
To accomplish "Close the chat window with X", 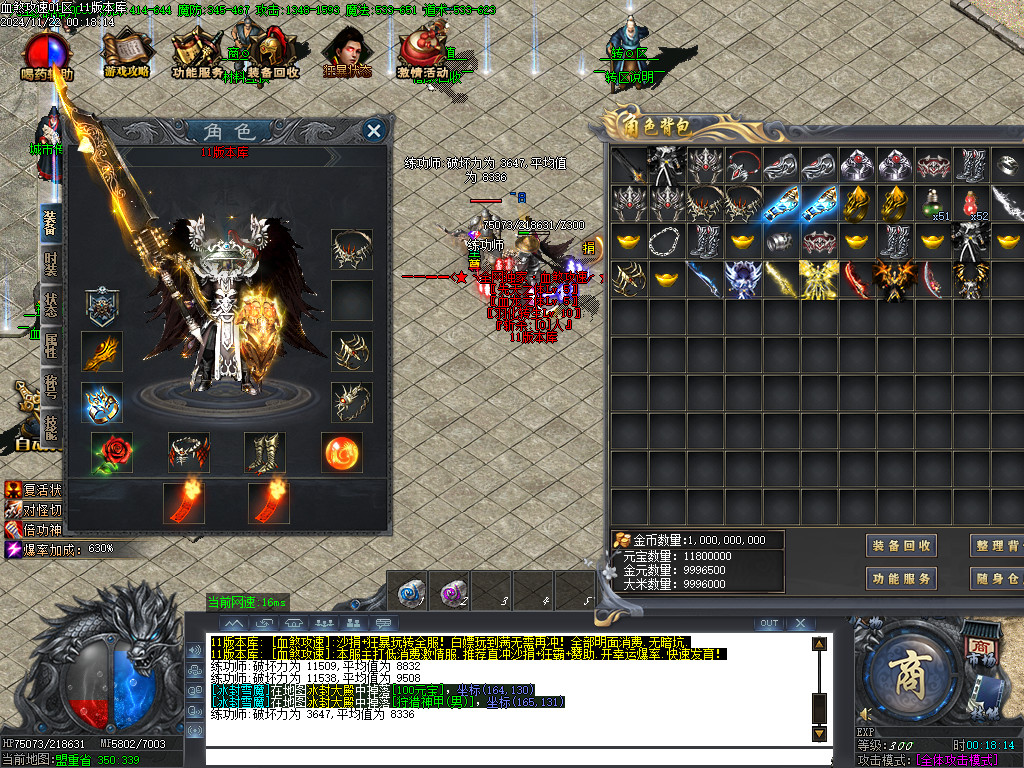I will click(799, 623).
